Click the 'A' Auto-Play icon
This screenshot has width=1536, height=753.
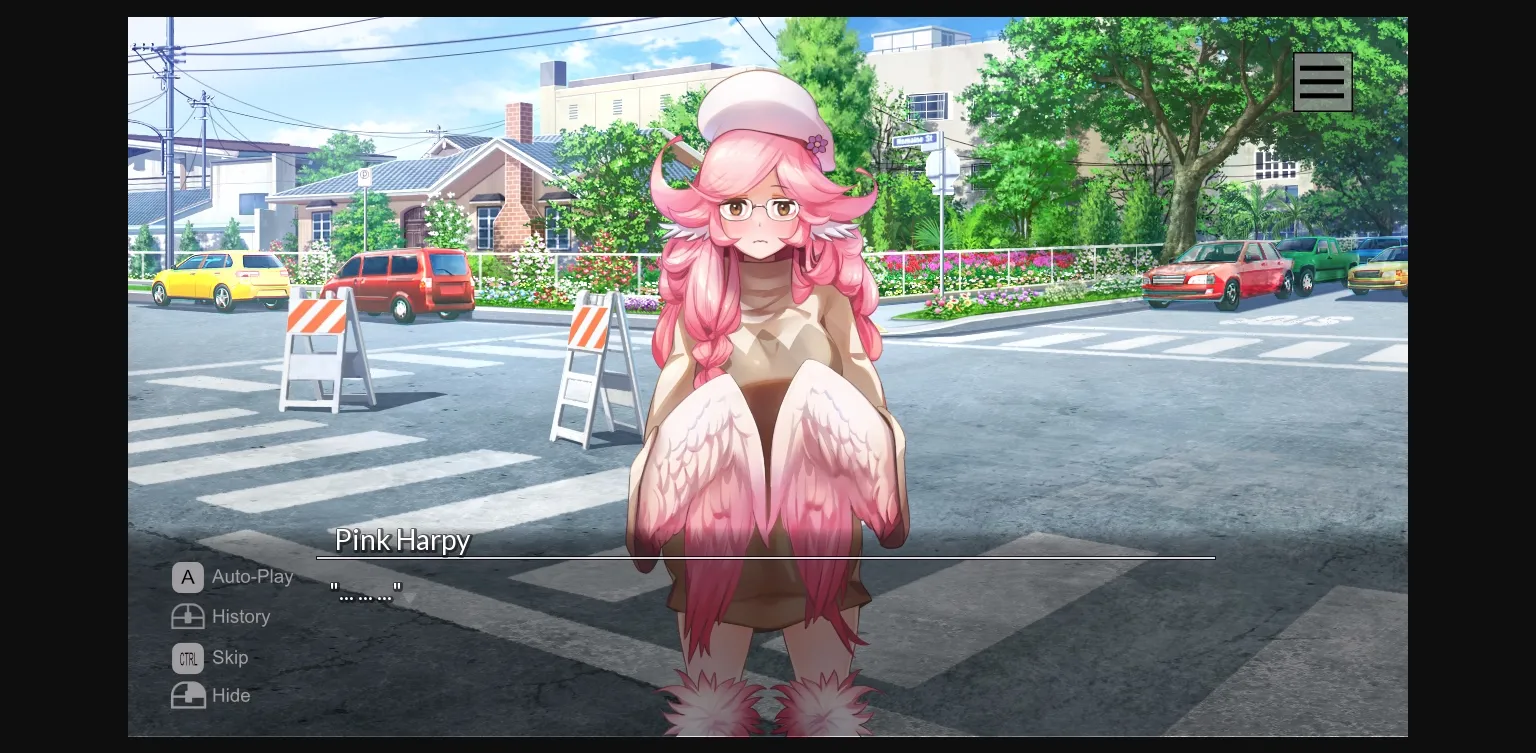pos(188,577)
